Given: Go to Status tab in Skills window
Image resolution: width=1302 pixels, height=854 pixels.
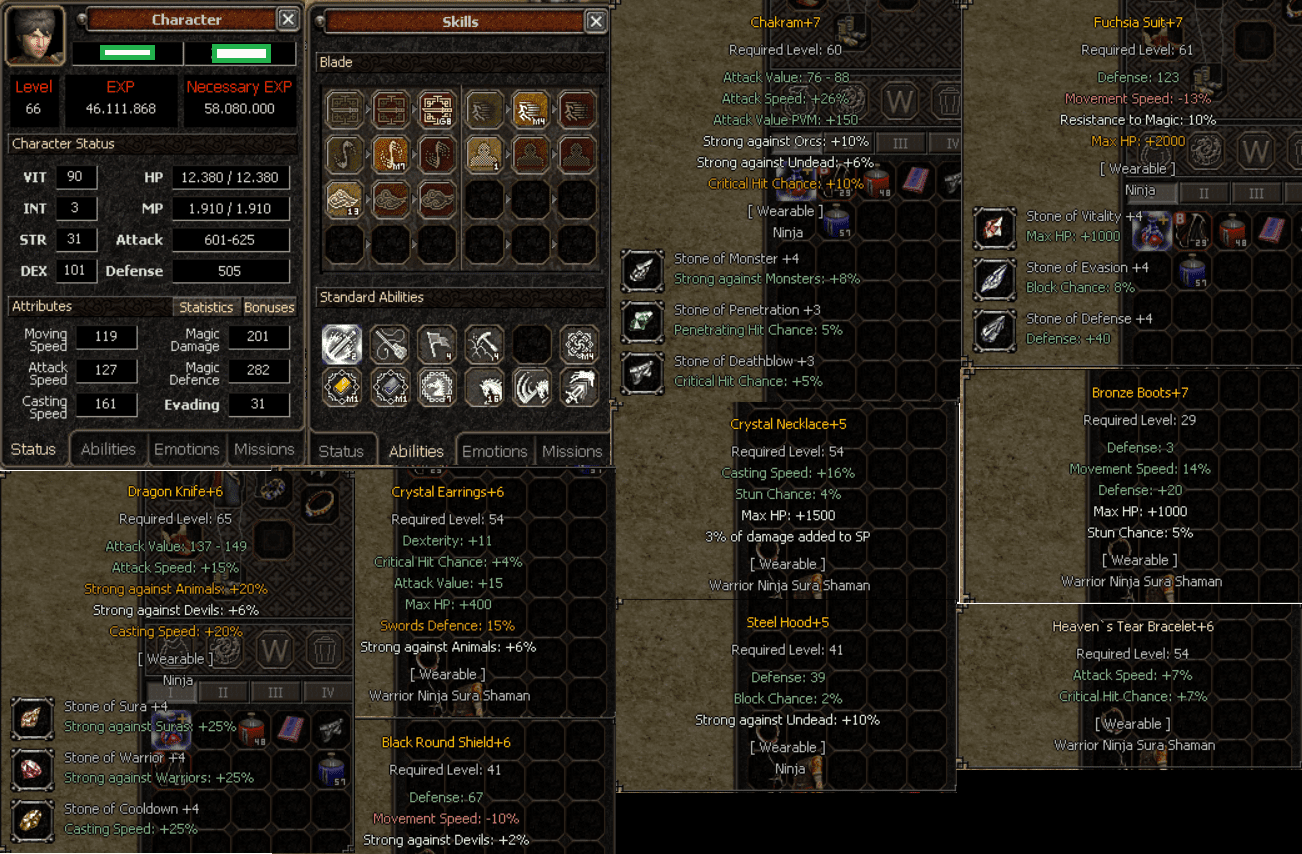Looking at the screenshot, I should coord(341,451).
